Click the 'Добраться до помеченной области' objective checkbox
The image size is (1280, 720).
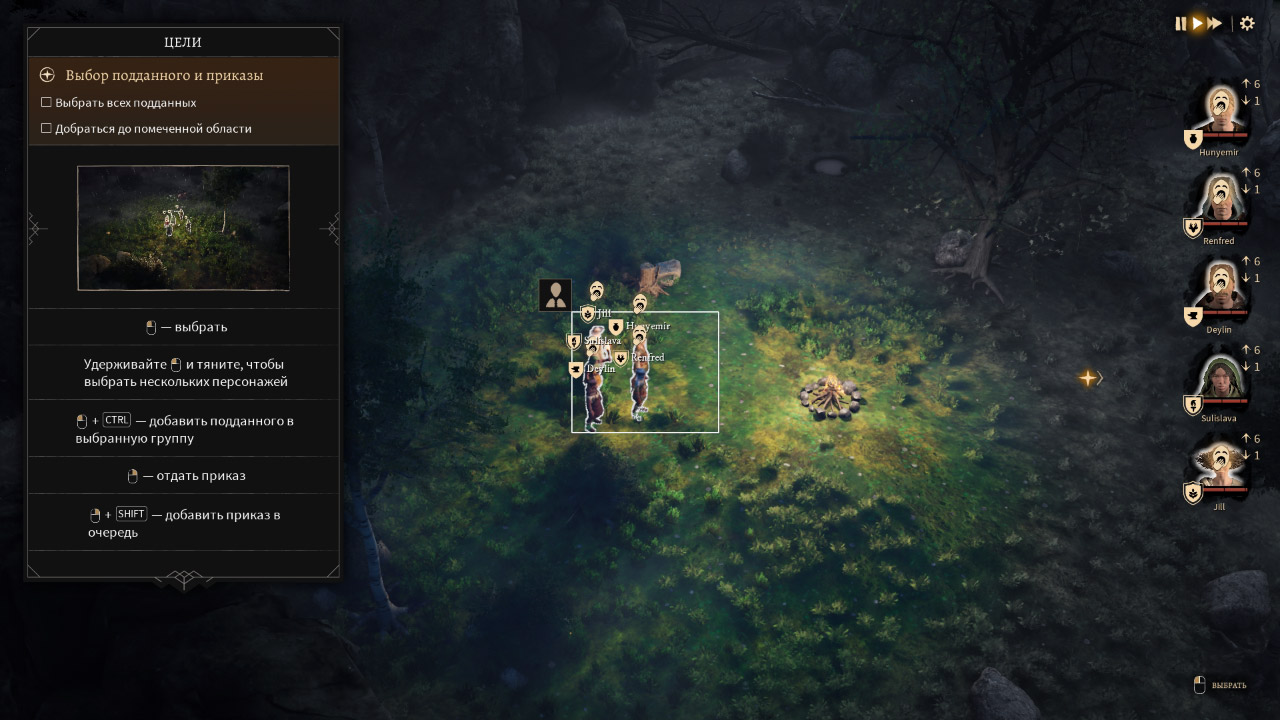[x=46, y=128]
